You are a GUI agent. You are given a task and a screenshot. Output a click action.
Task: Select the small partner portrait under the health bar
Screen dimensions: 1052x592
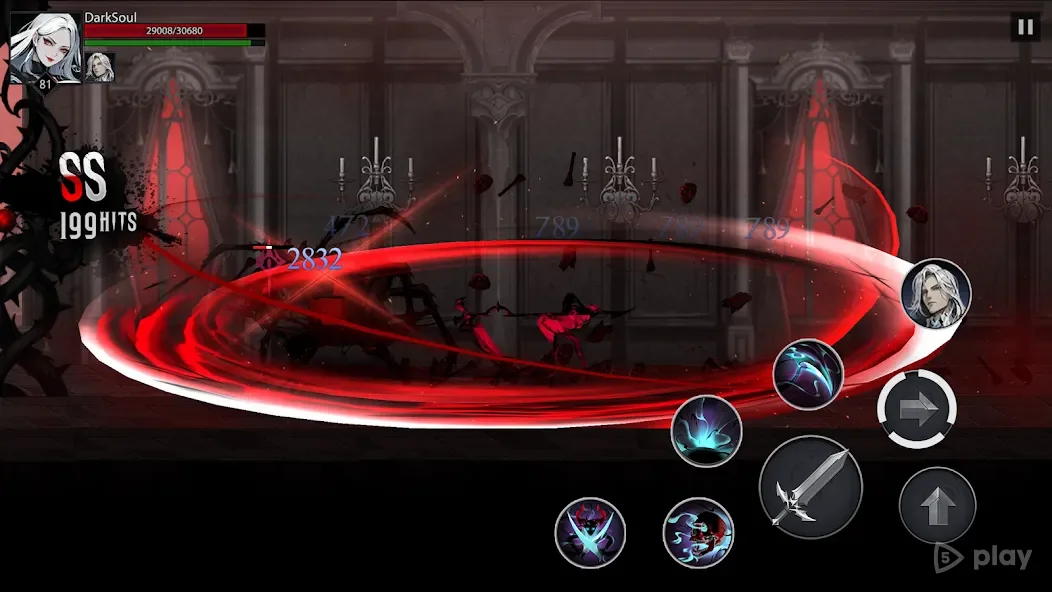[99, 67]
